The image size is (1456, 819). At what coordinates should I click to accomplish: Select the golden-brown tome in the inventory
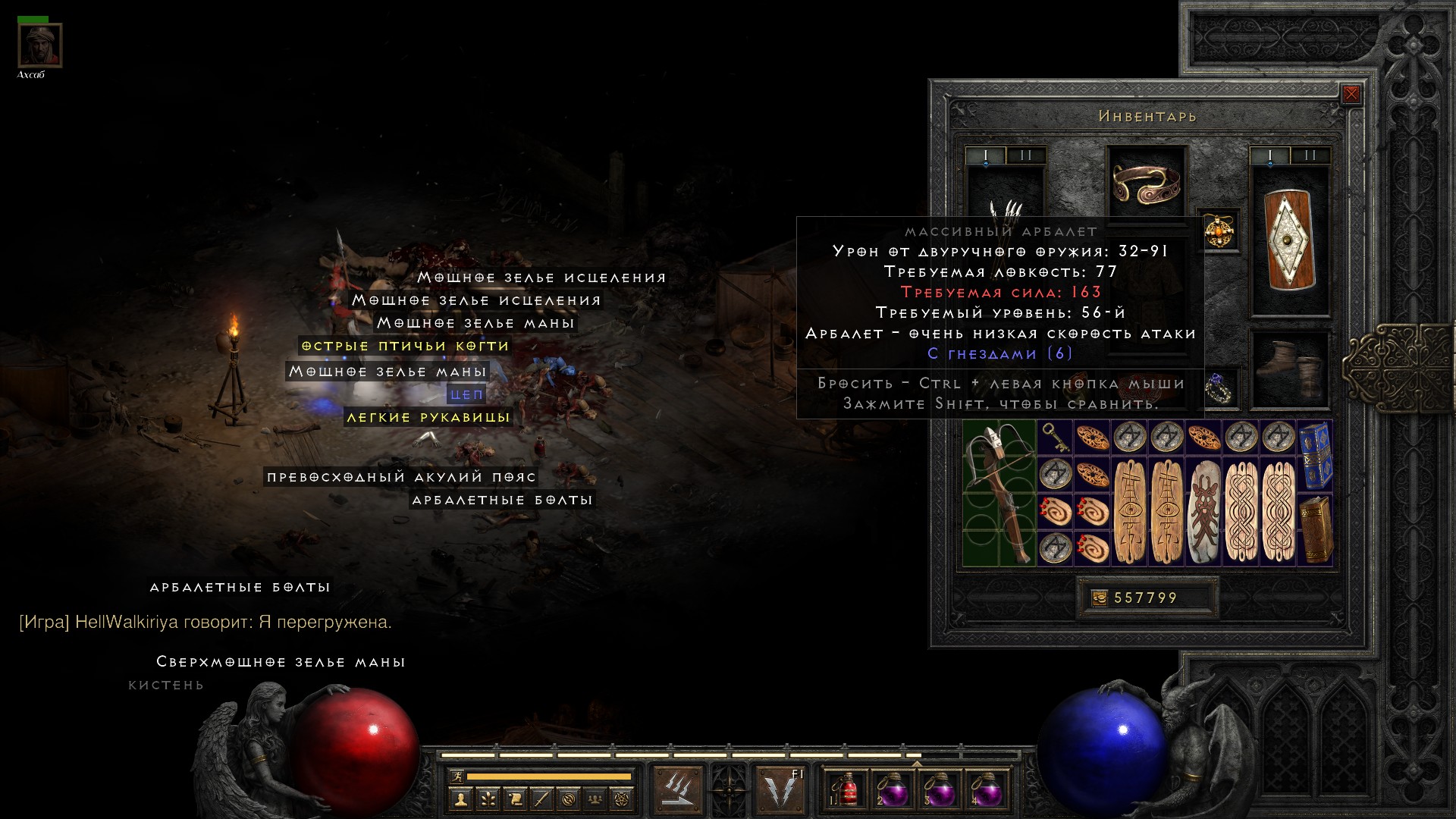(1316, 529)
